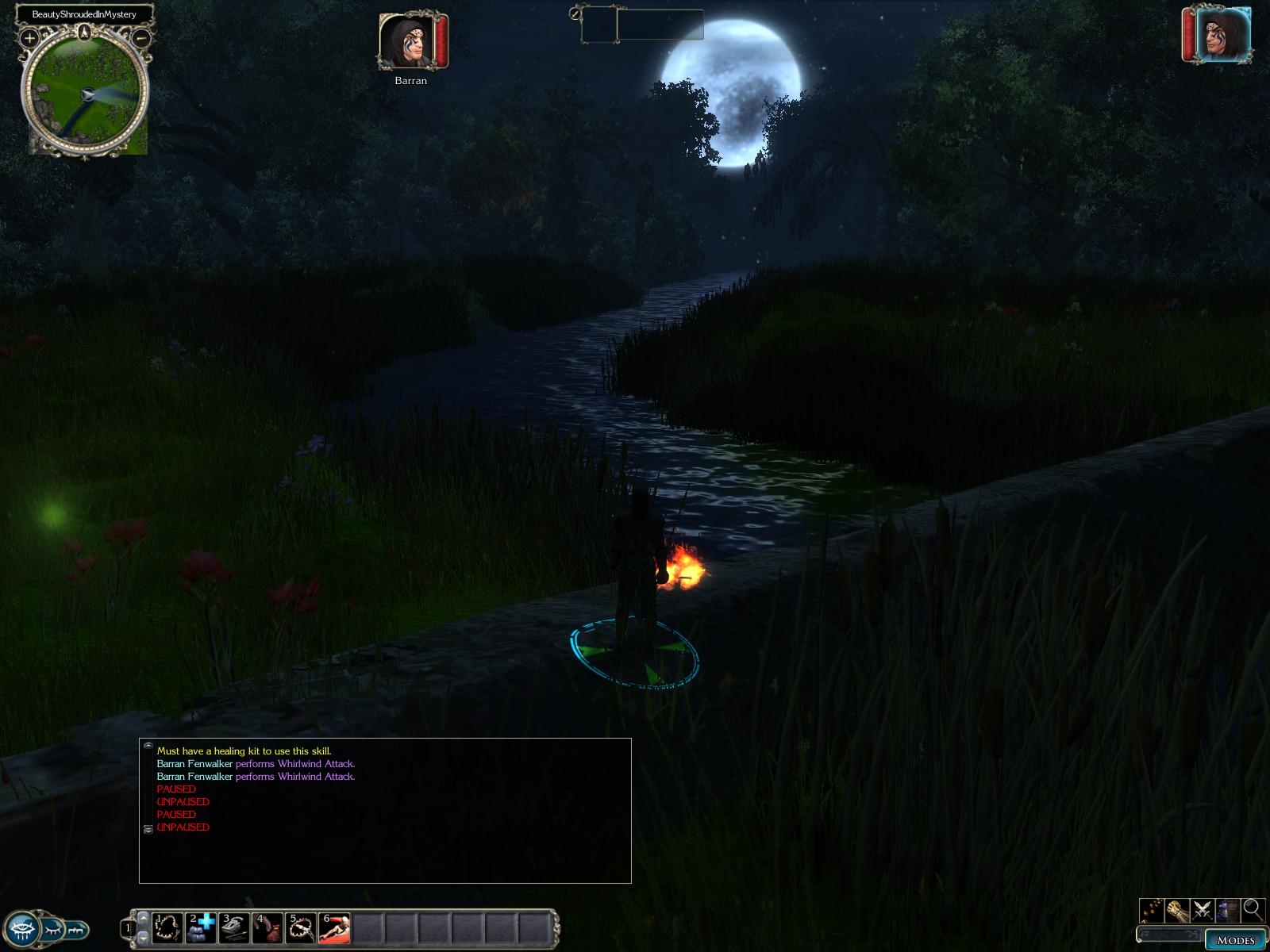Image resolution: width=1270 pixels, height=952 pixels.
Task: Open the Modes panel
Action: pos(1234,940)
